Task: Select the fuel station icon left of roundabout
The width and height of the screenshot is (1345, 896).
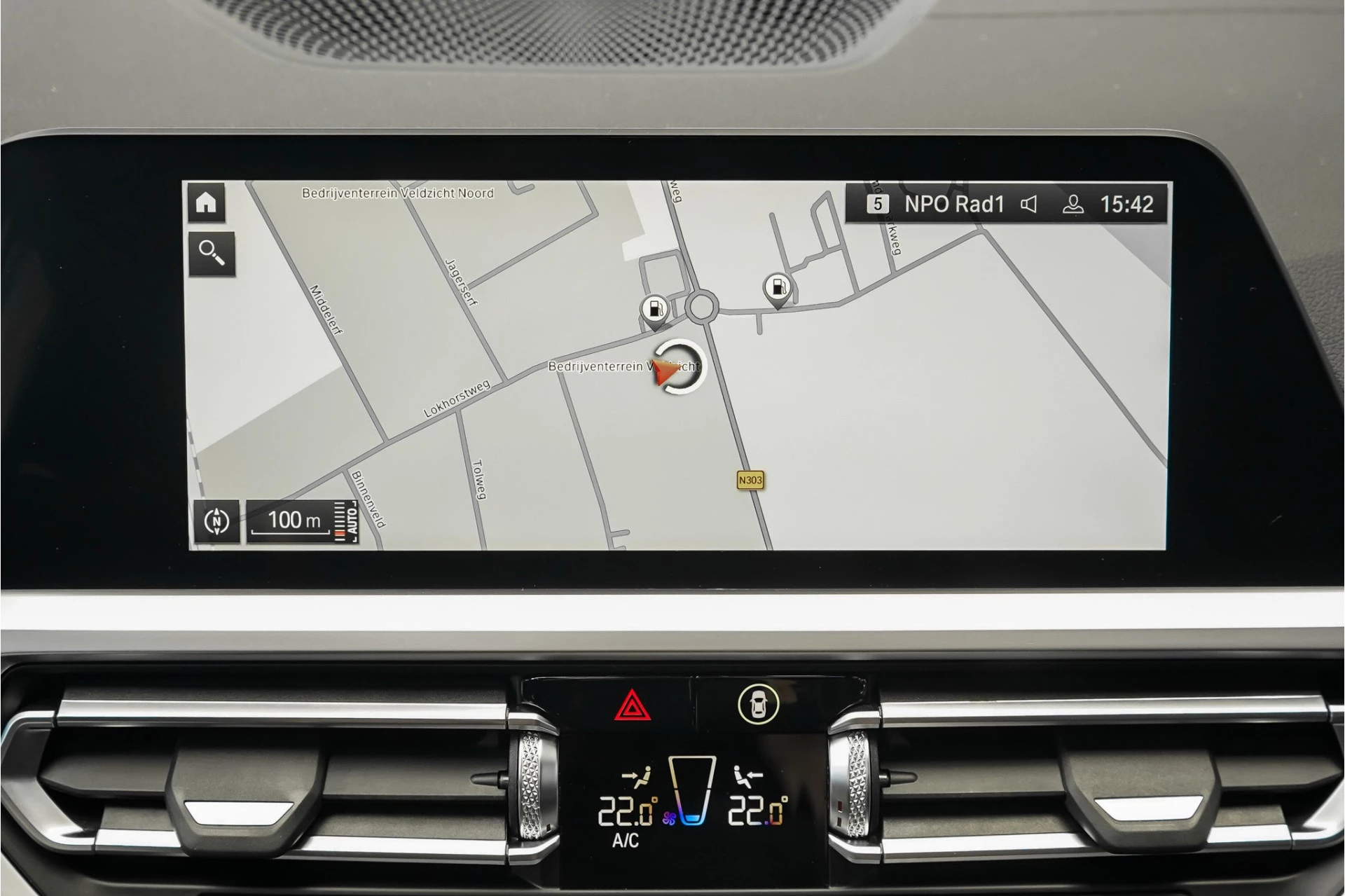Action: (x=655, y=308)
